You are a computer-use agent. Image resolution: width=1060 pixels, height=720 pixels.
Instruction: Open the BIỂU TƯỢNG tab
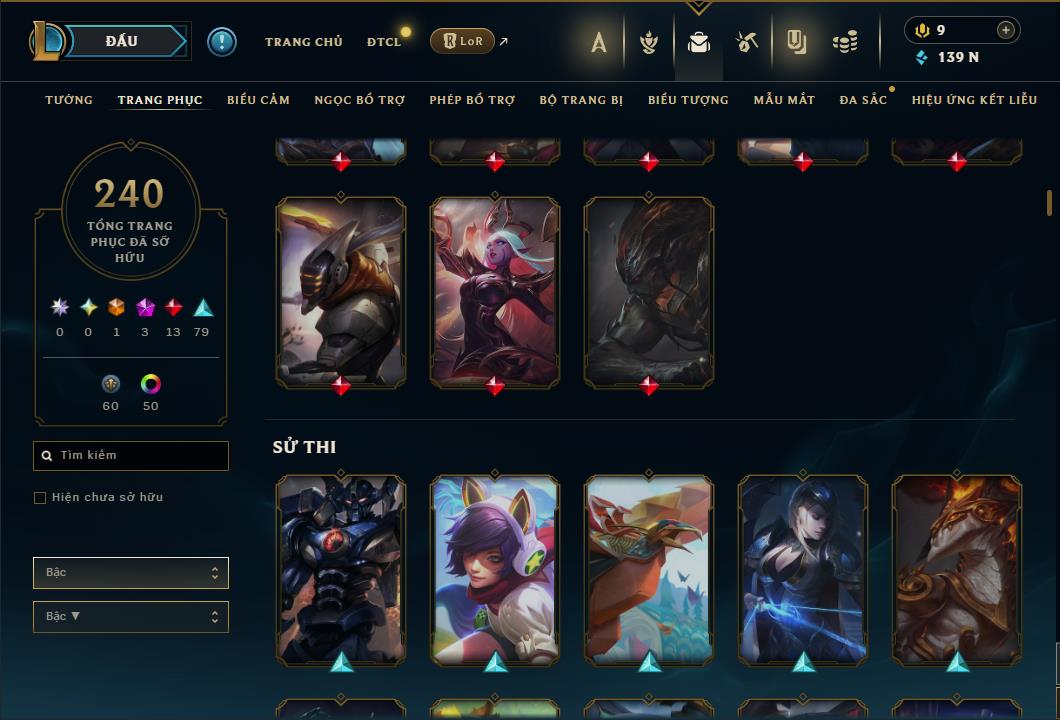click(x=688, y=100)
